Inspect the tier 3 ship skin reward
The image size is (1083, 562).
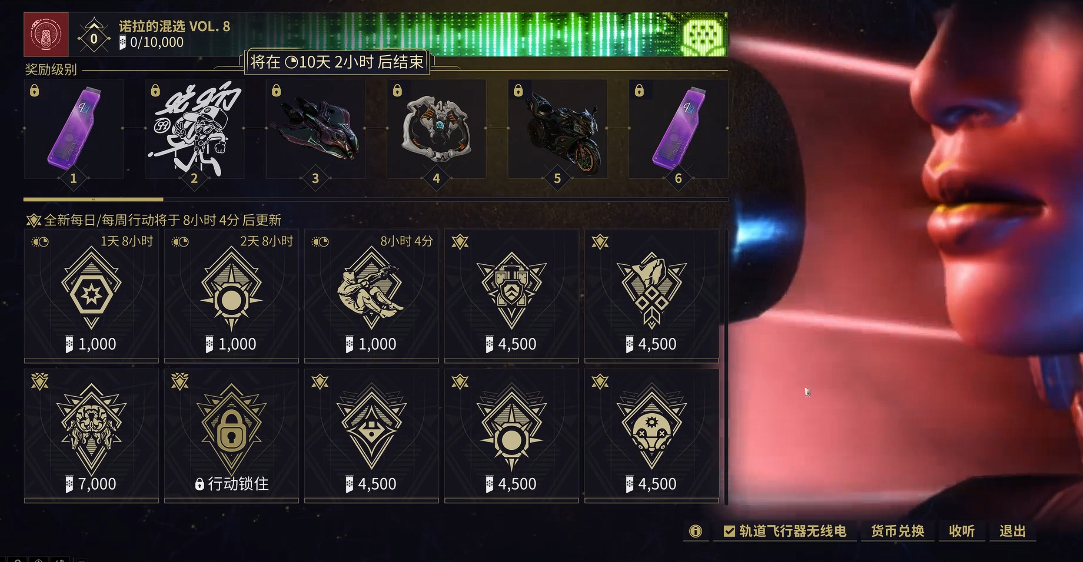coord(316,130)
